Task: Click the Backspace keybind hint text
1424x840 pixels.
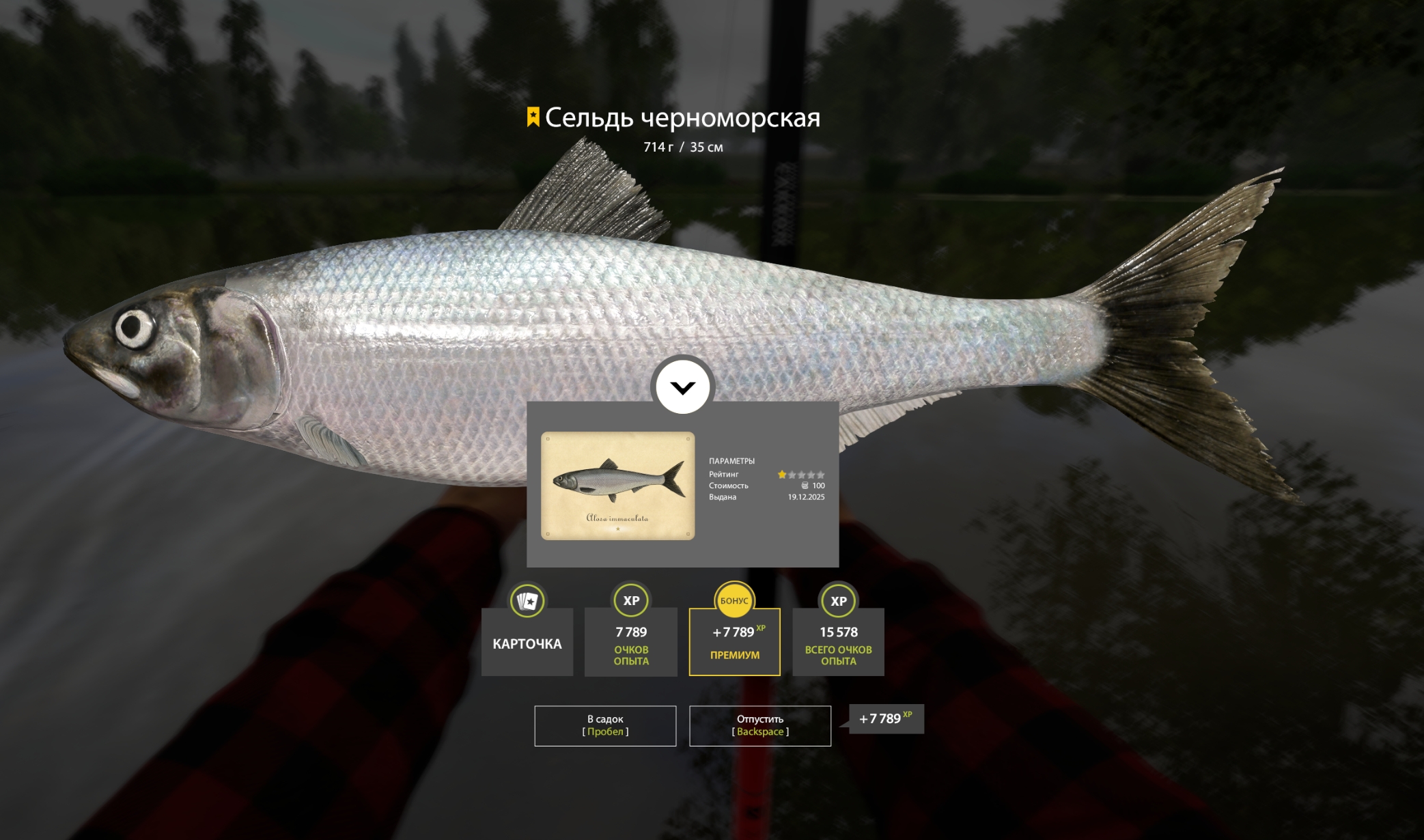Action: (760, 731)
